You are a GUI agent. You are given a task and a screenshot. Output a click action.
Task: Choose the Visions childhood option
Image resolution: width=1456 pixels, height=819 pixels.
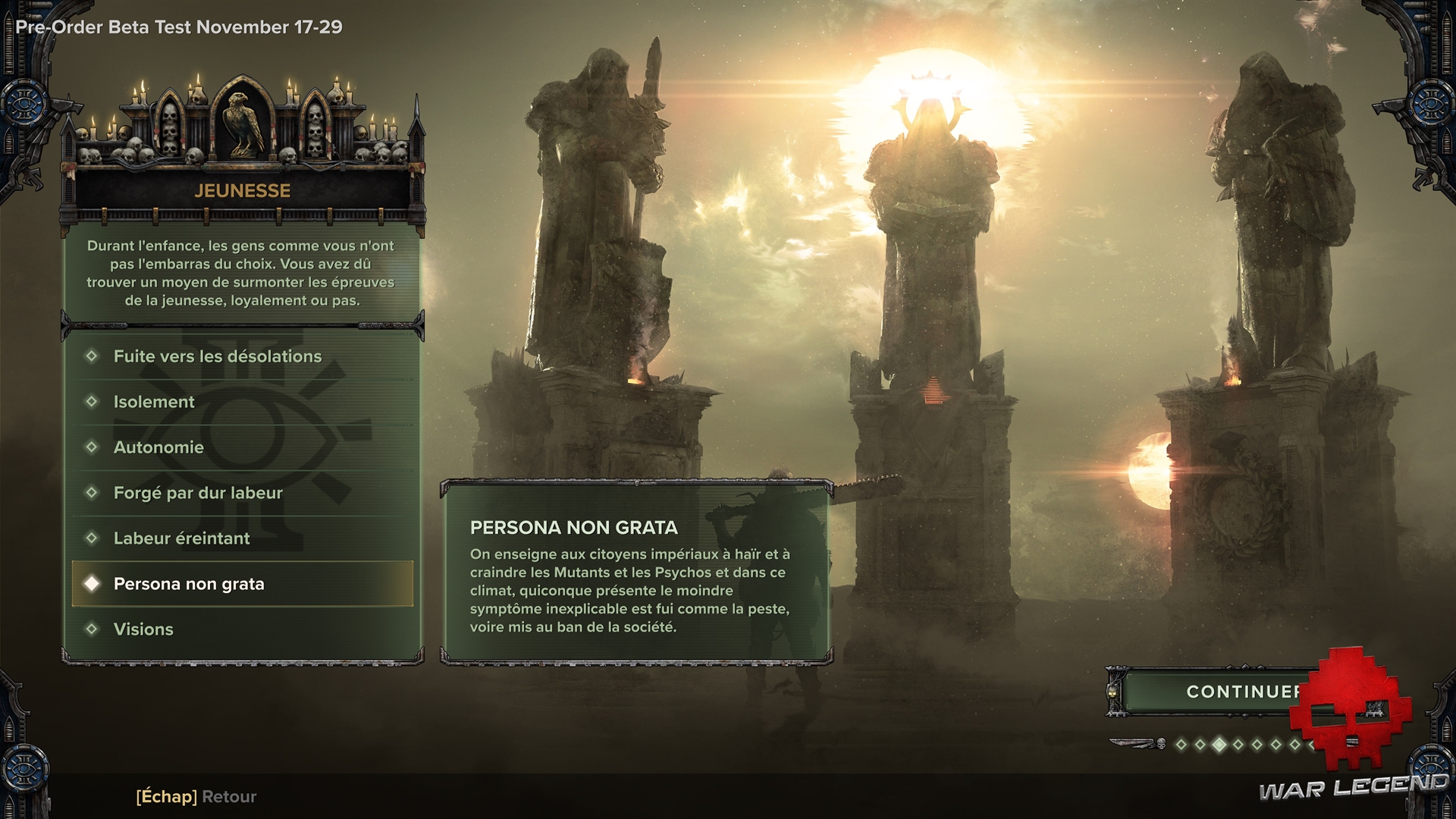[x=143, y=629]
